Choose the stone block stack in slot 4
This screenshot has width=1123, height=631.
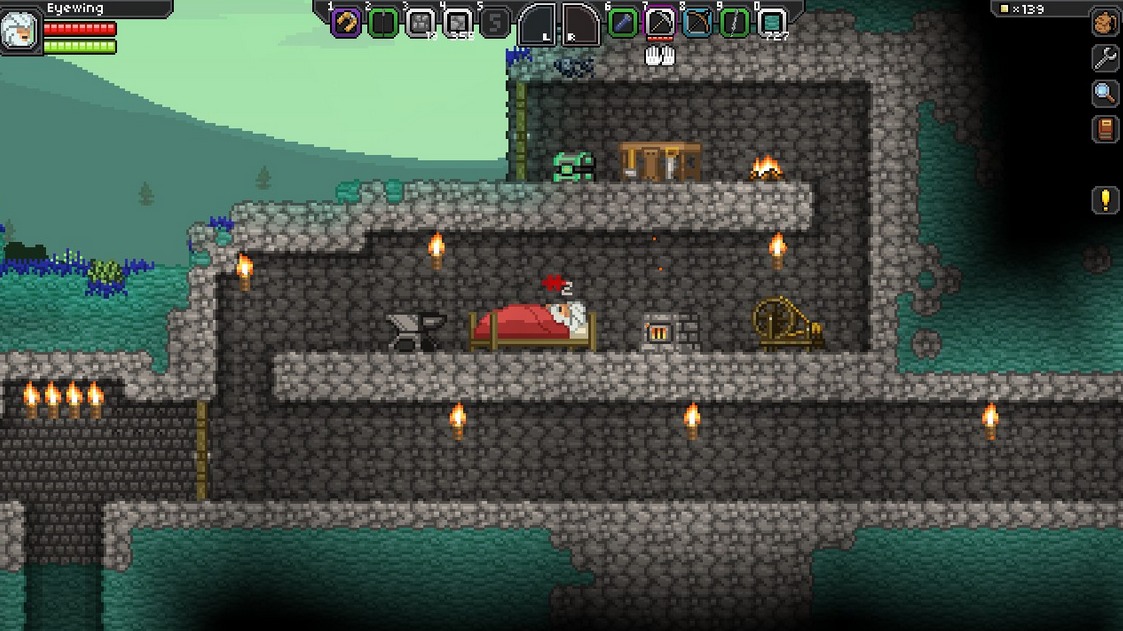click(x=458, y=22)
